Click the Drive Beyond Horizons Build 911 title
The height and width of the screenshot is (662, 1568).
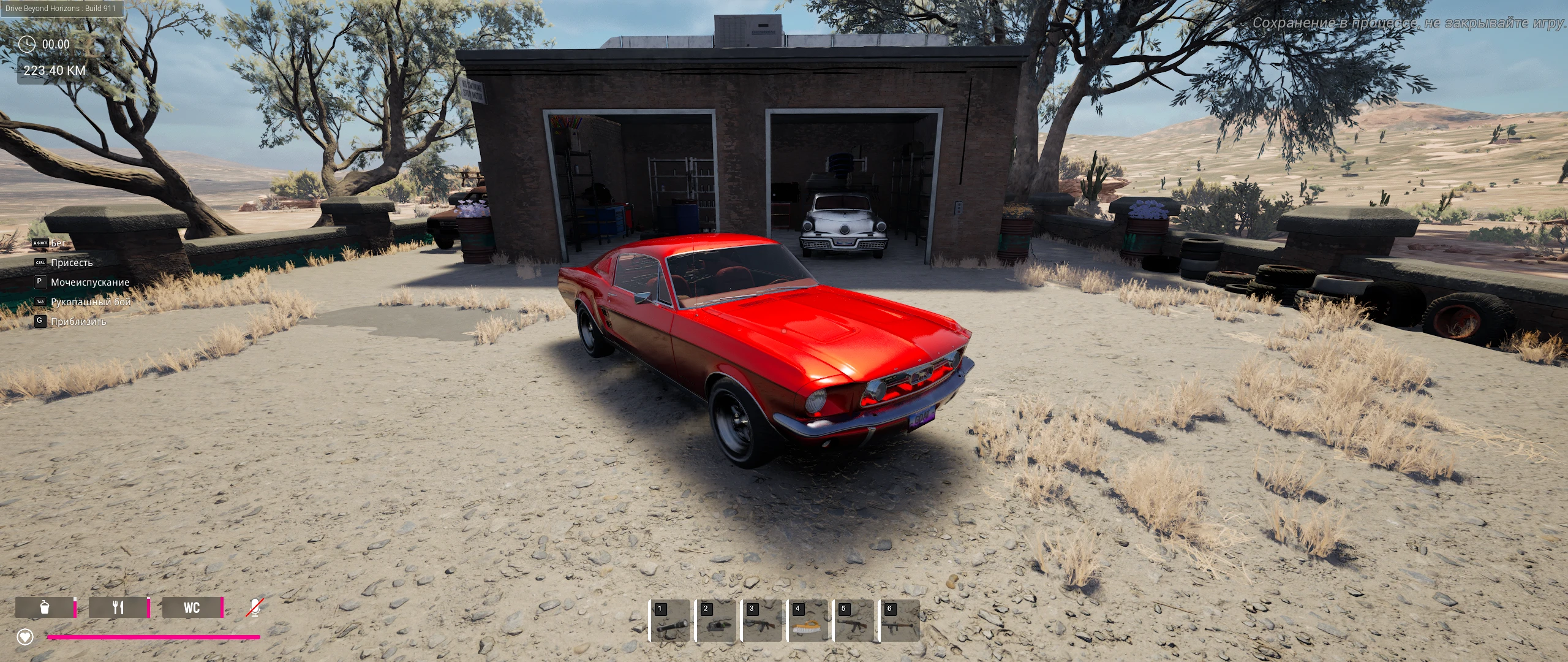pos(61,9)
